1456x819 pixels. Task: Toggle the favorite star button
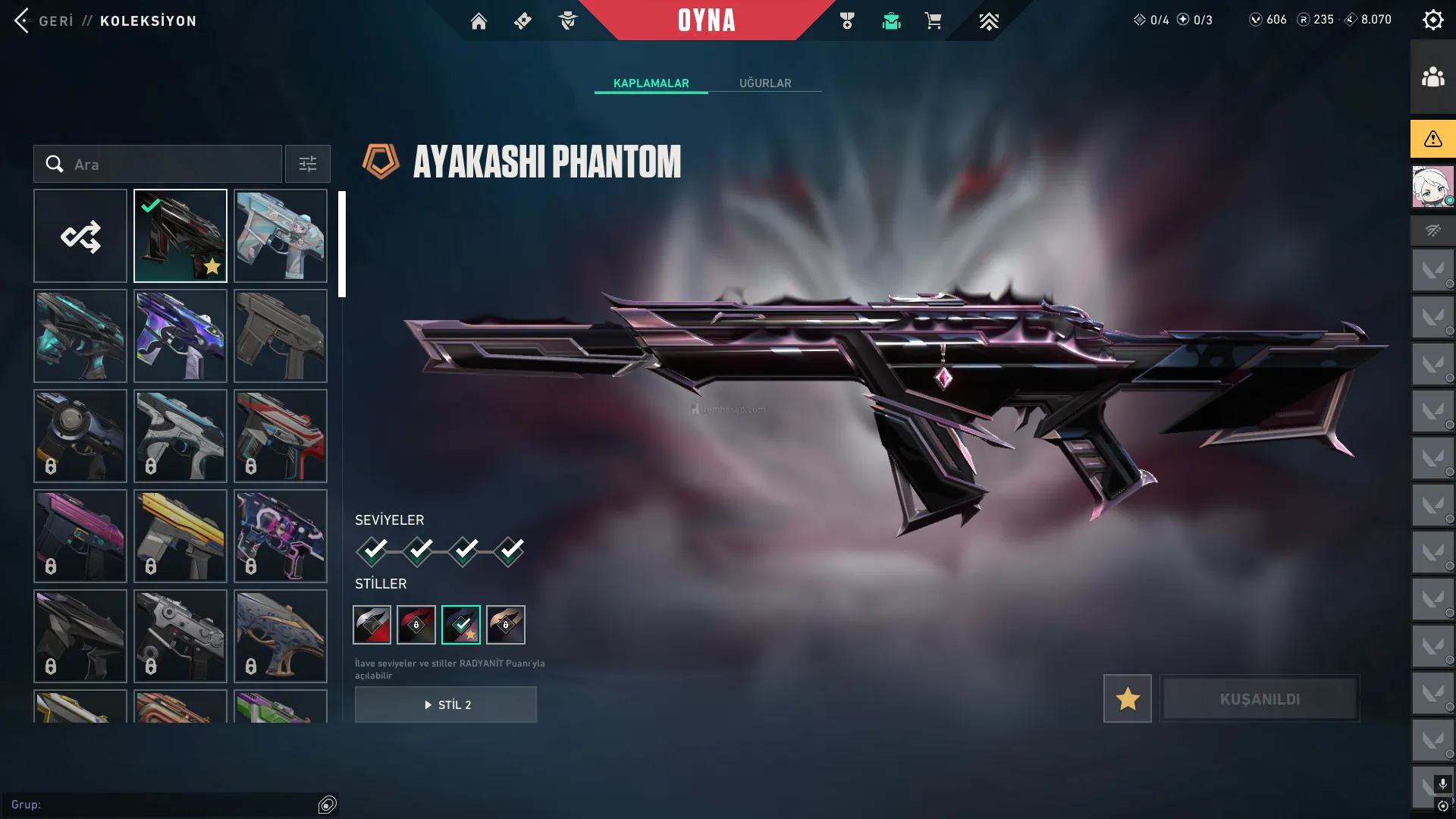(1127, 698)
